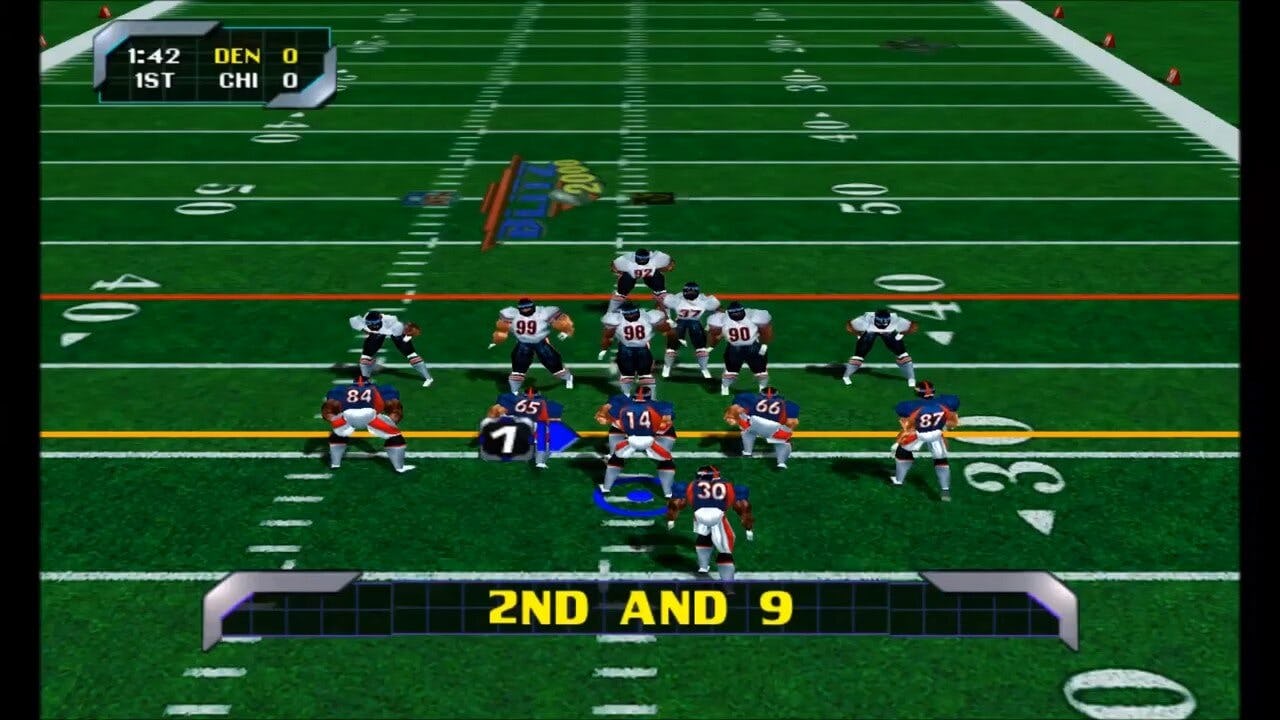Screen dimensions: 1280x720
Task: Click Broncos lineman number 66
Action: point(766,407)
